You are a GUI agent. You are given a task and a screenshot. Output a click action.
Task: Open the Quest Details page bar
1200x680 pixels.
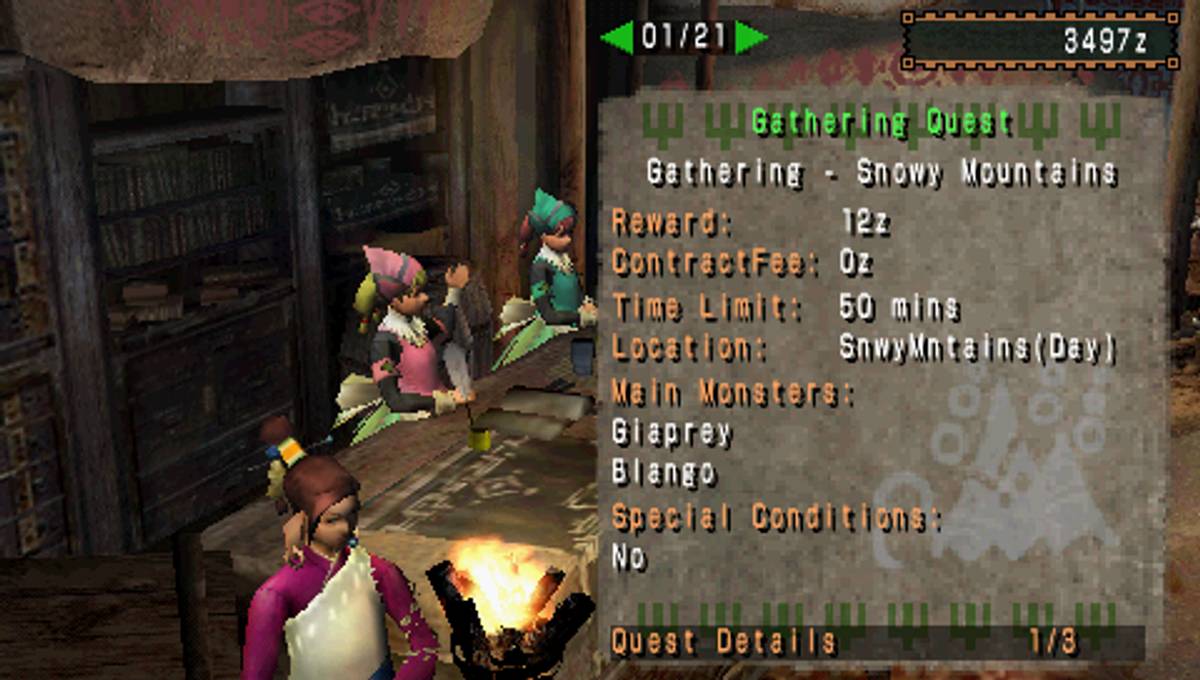tap(875, 642)
